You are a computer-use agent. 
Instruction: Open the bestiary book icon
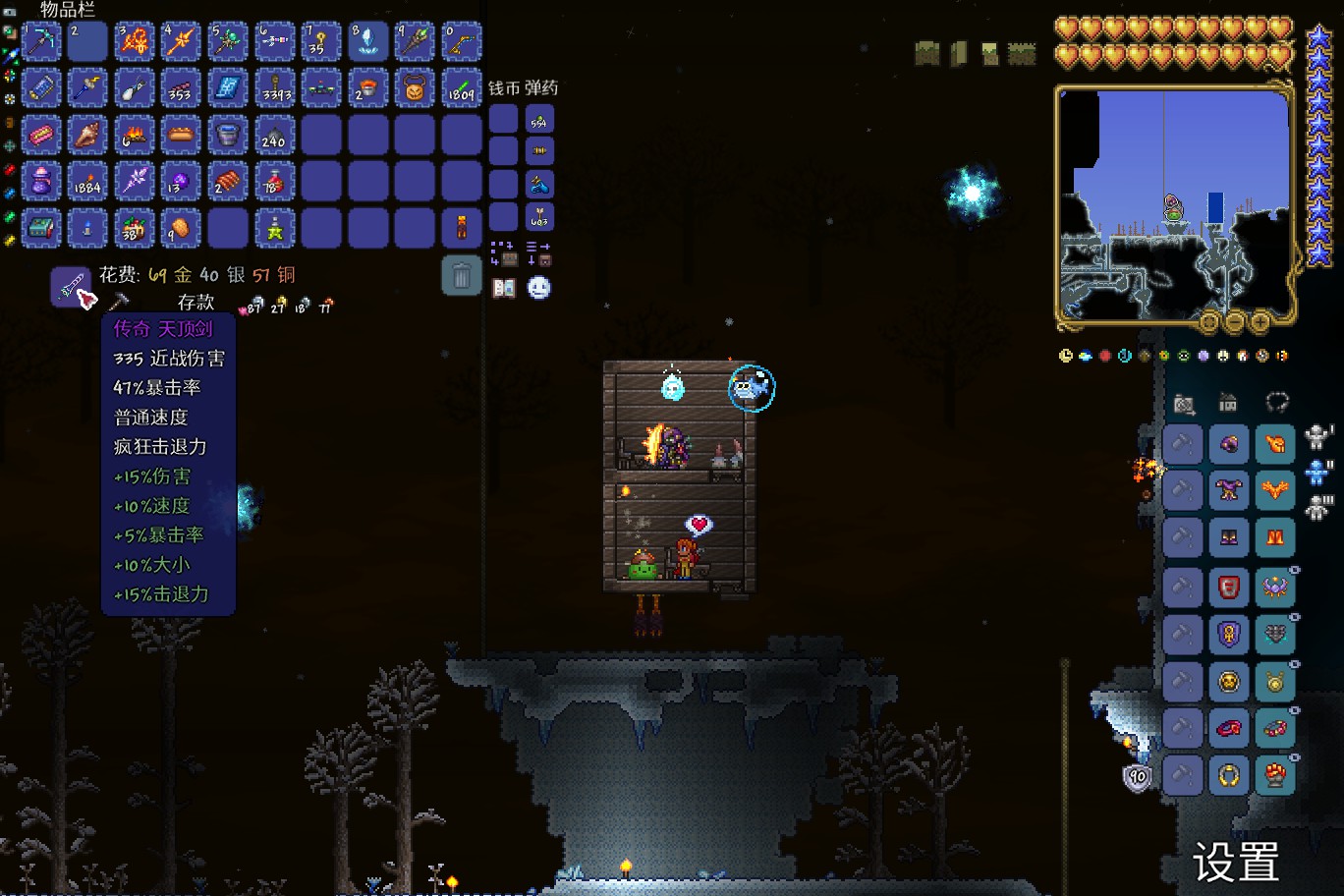pyautogui.click(x=504, y=288)
